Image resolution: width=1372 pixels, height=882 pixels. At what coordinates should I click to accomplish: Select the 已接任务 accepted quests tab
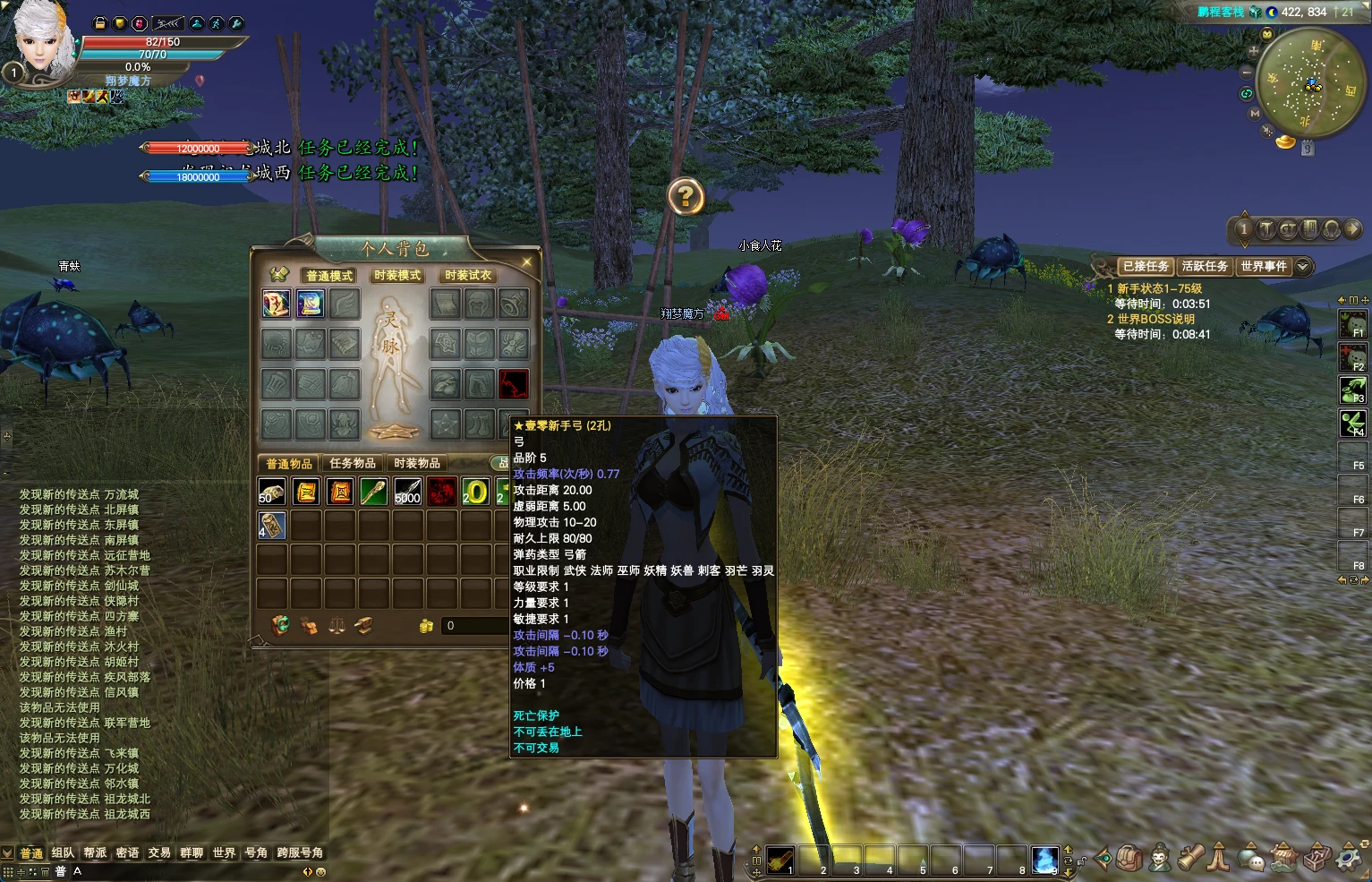pyautogui.click(x=1146, y=266)
